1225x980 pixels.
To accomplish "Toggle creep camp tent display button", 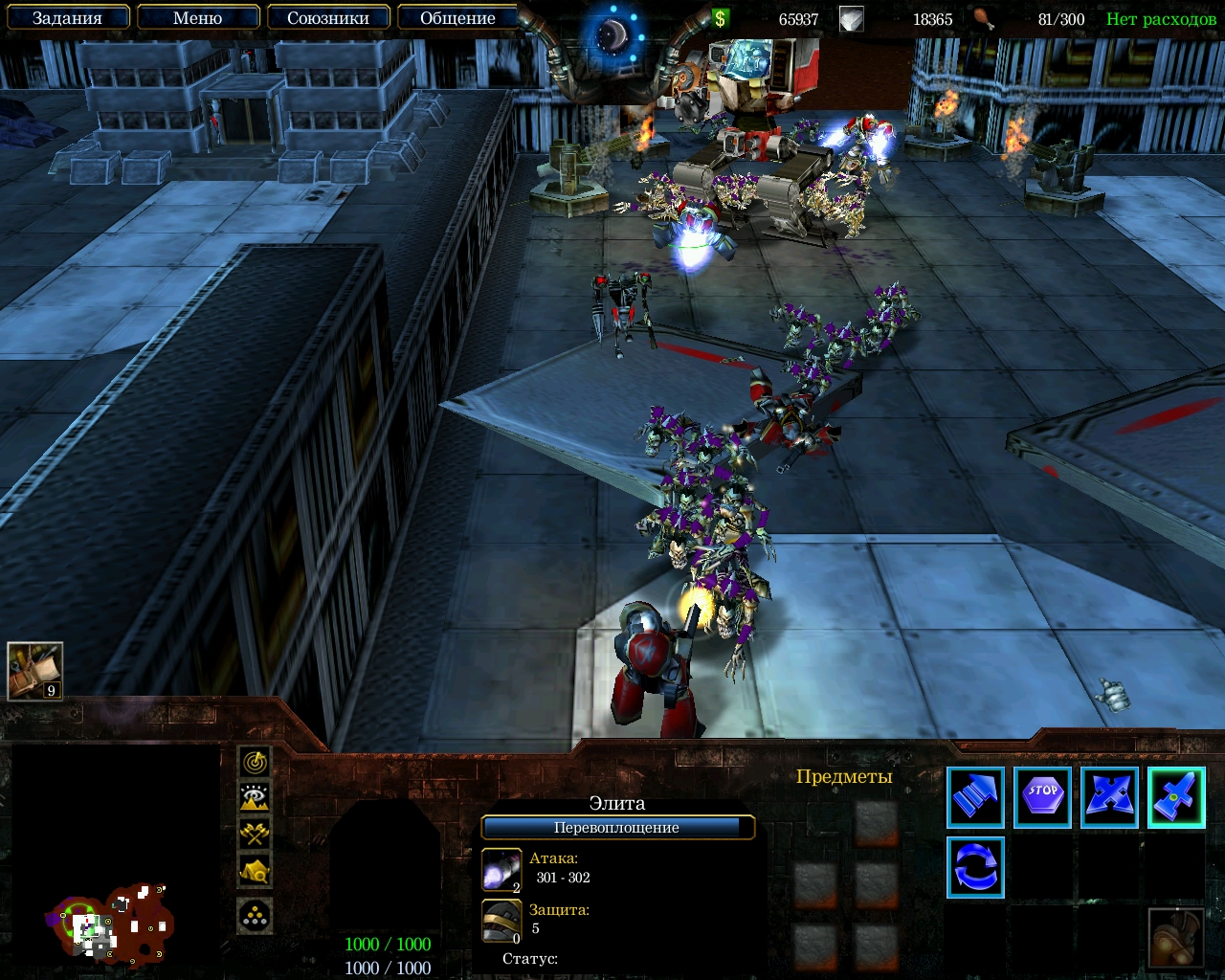I will 255,870.
